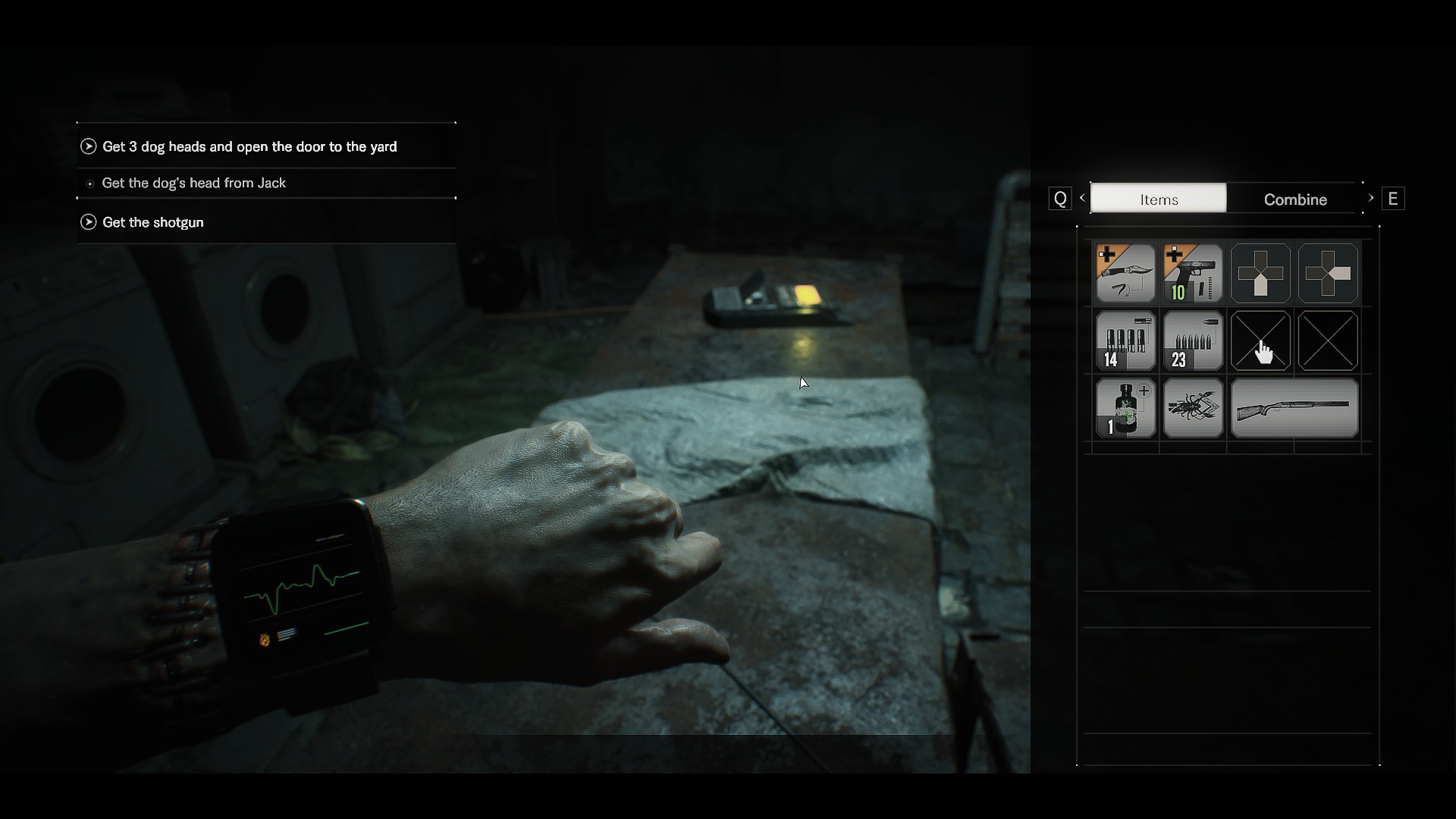Select the shotgun in the inventory
Viewport: 1456px width, 819px height.
click(x=1294, y=408)
